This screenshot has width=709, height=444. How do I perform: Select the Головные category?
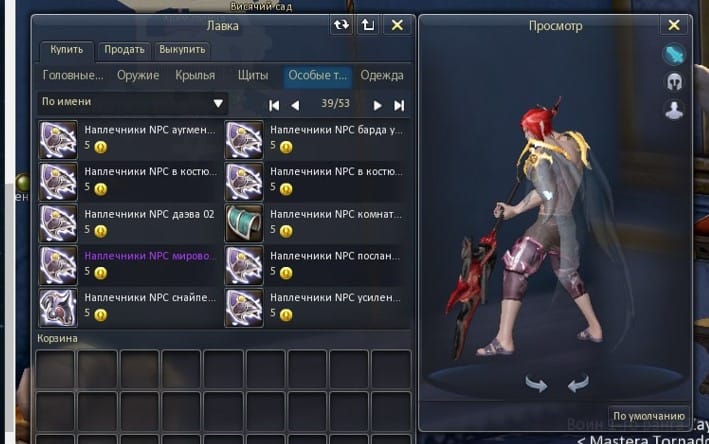click(x=72, y=75)
